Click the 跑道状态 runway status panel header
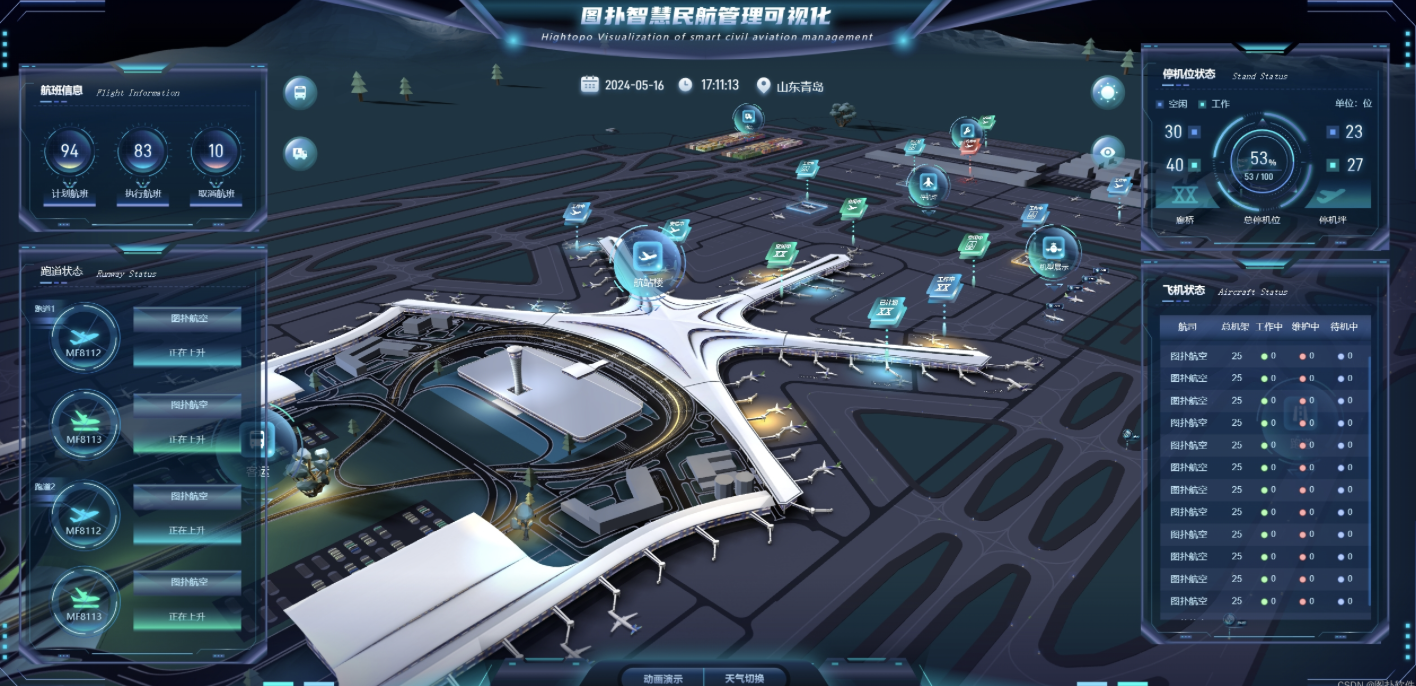This screenshot has width=1416, height=686. pyautogui.click(x=62, y=272)
